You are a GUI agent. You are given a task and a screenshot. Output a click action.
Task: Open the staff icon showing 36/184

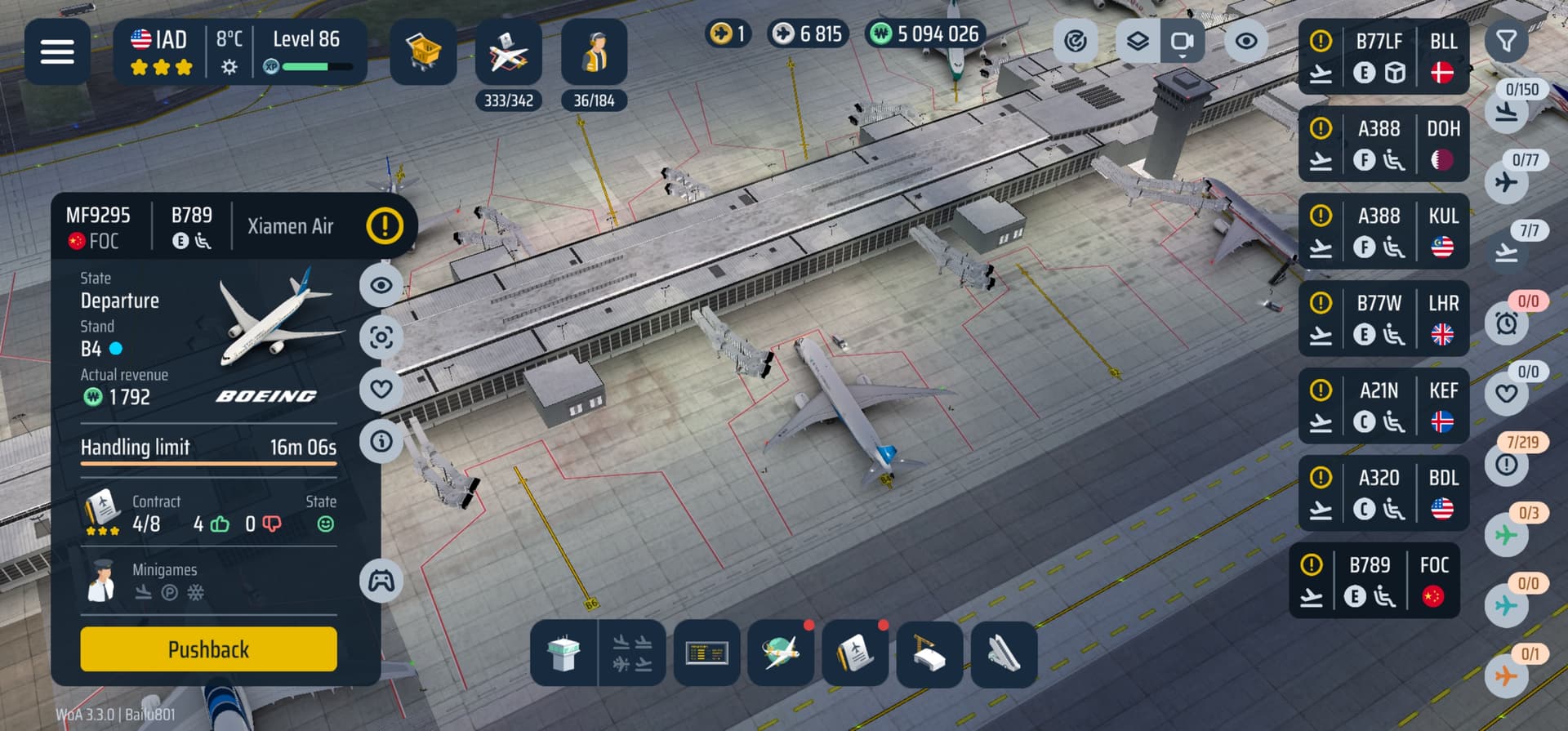[594, 52]
